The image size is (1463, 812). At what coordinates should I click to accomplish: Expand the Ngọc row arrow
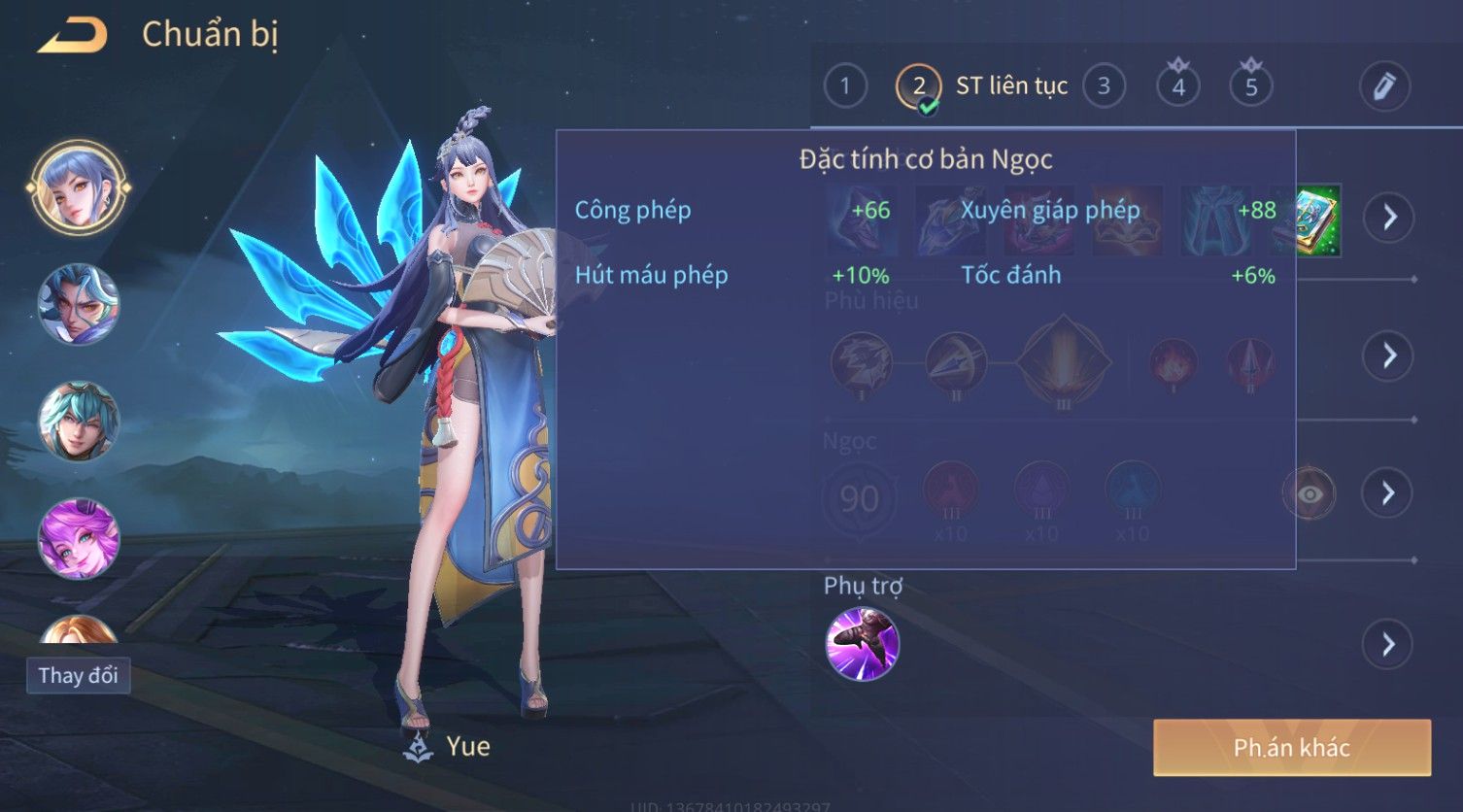(1389, 493)
